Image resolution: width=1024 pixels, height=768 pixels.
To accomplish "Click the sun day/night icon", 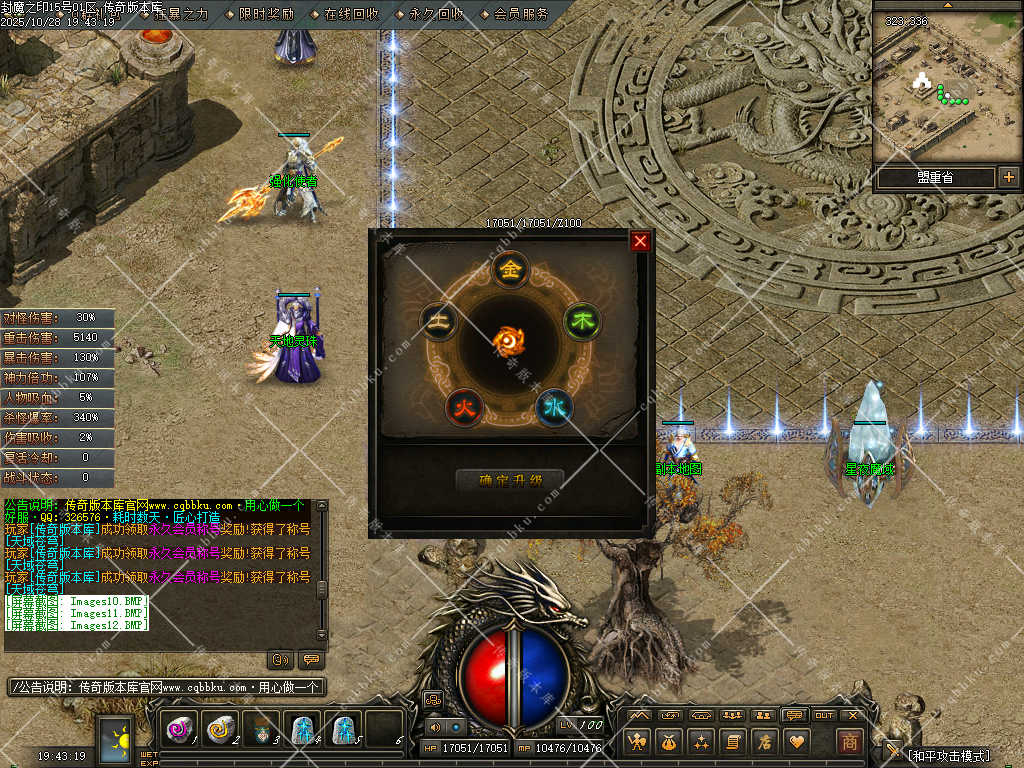I will 116,741.
